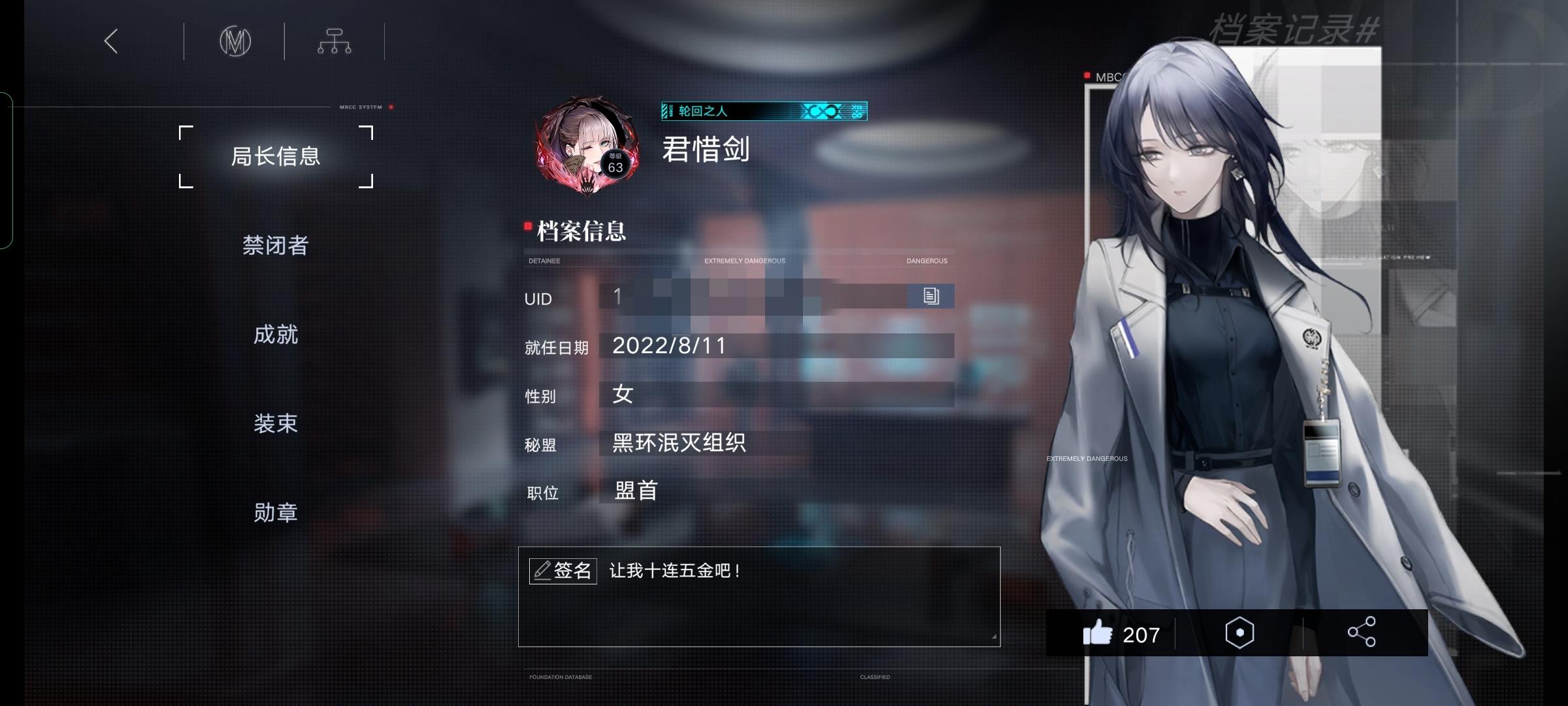
Task: Open the 成就 section
Action: click(276, 335)
